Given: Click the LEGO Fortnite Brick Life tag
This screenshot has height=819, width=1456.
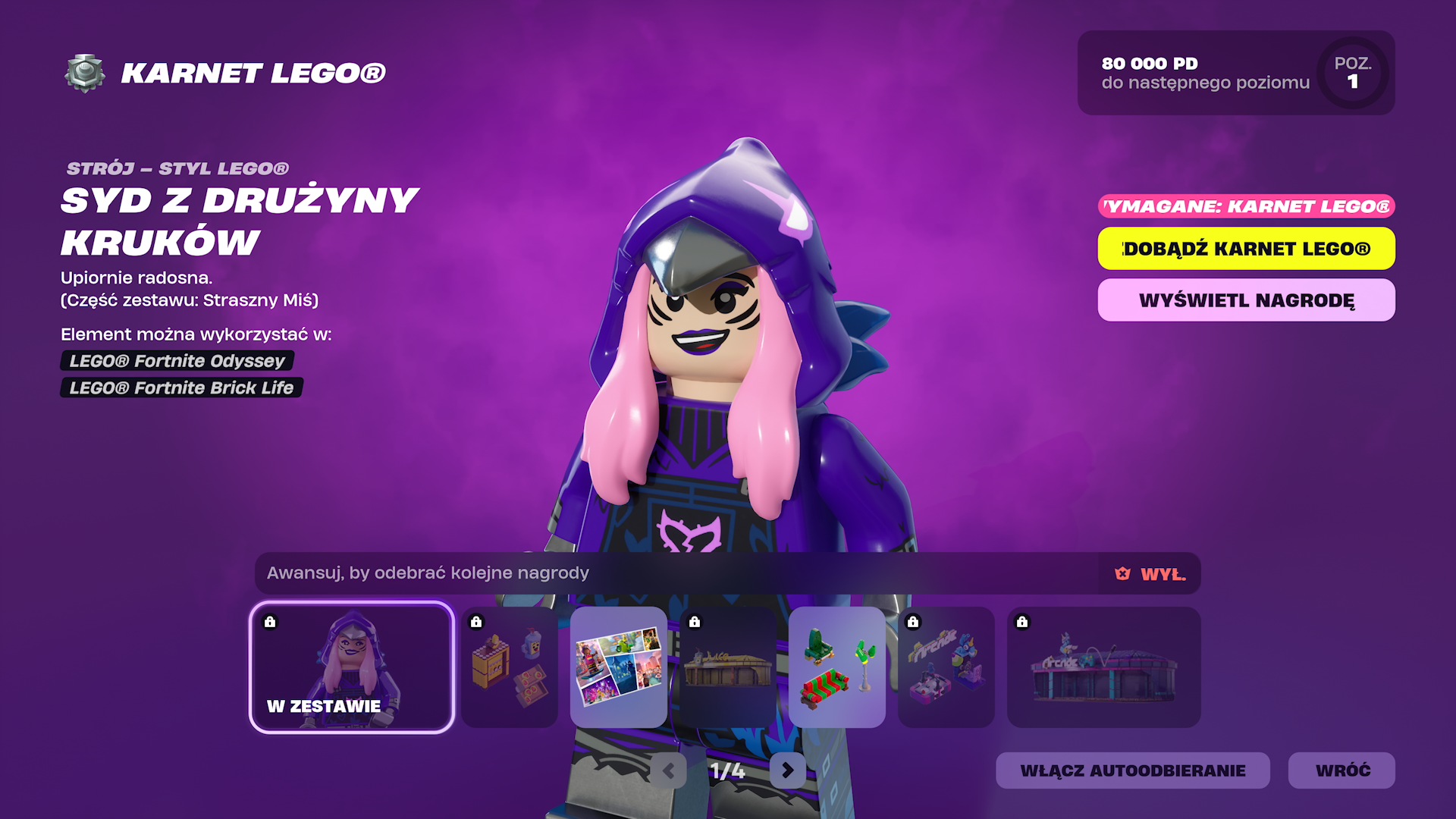Looking at the screenshot, I should pos(181,388).
